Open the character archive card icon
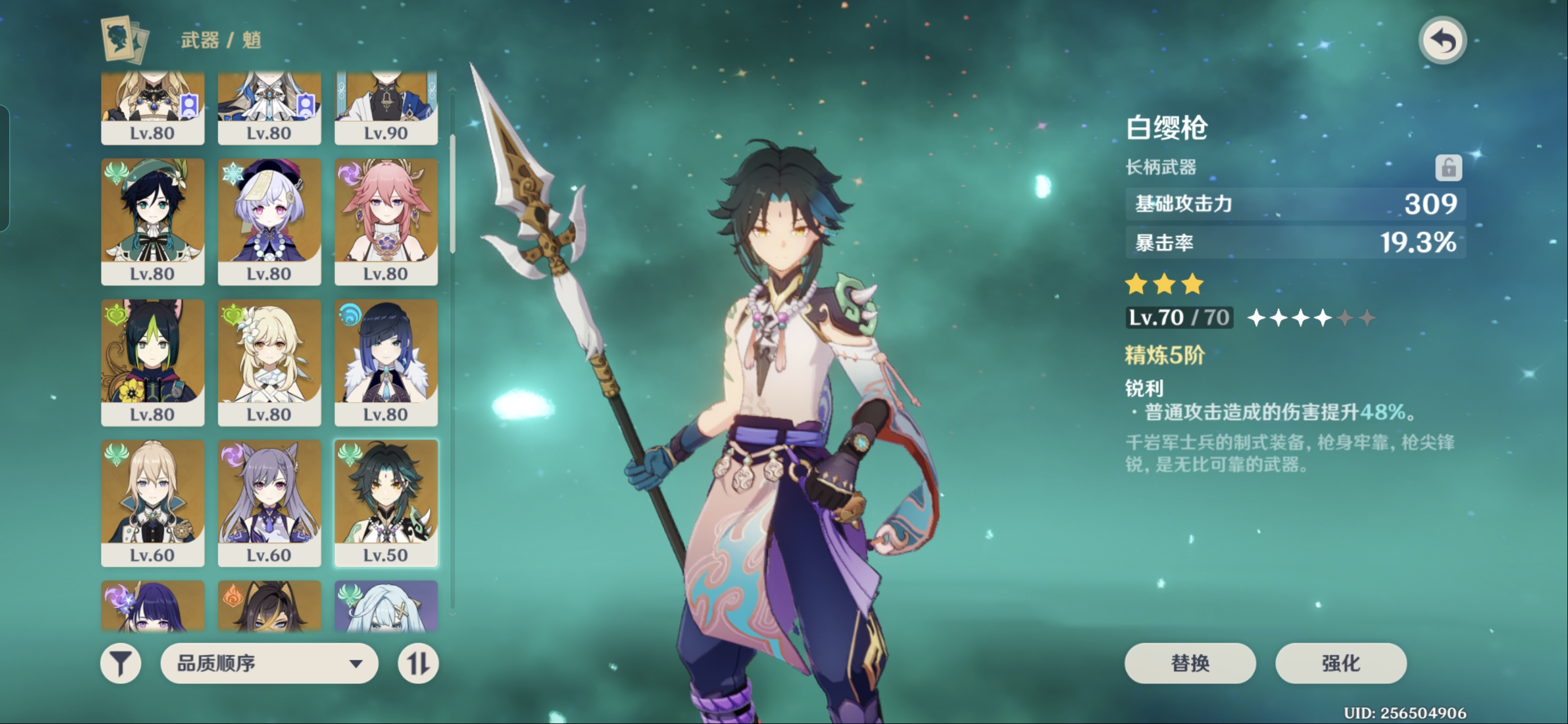The image size is (1568, 724). click(124, 40)
